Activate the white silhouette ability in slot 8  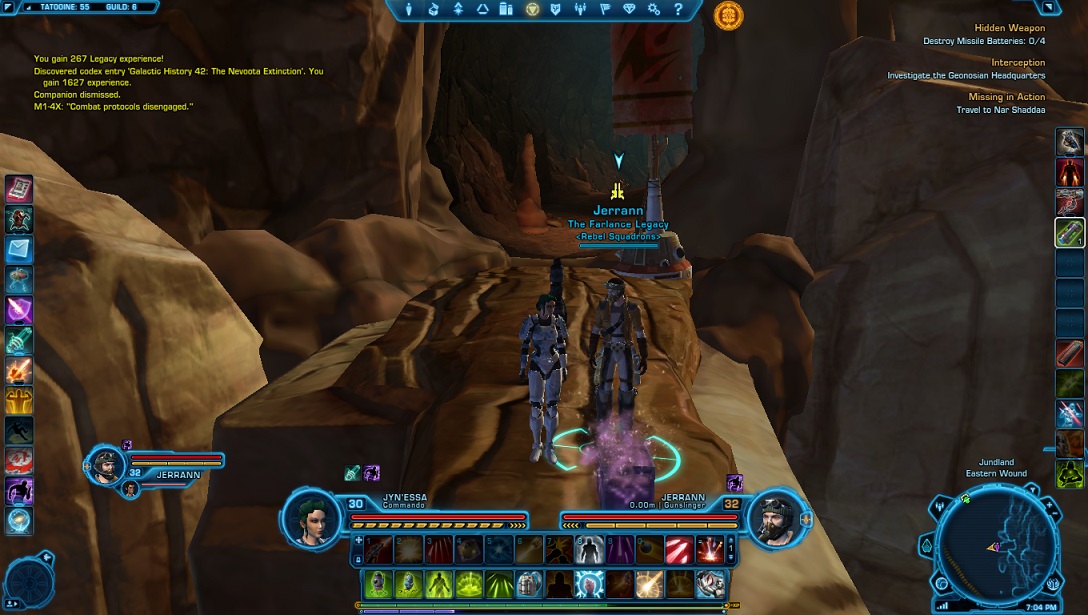point(590,548)
